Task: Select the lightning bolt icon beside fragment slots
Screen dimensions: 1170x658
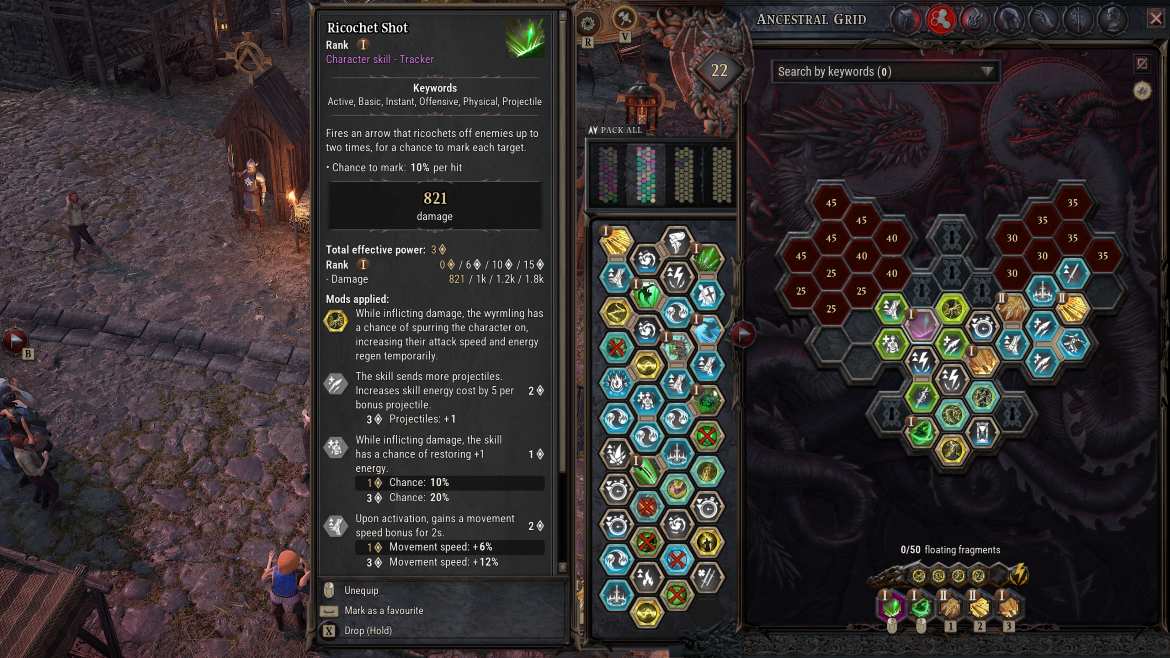Action: (1018, 574)
